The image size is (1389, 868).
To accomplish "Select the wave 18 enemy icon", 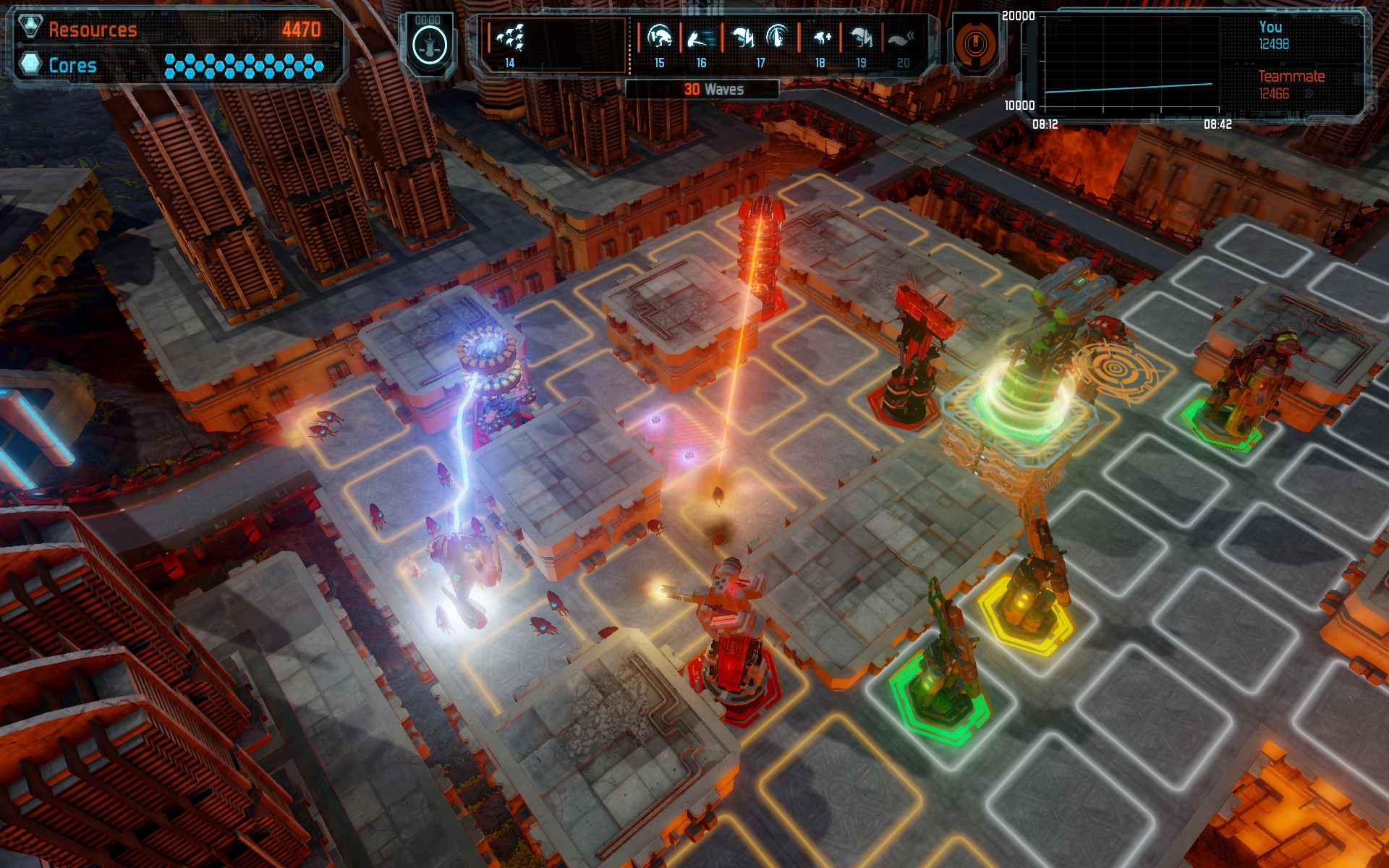I will 821,37.
